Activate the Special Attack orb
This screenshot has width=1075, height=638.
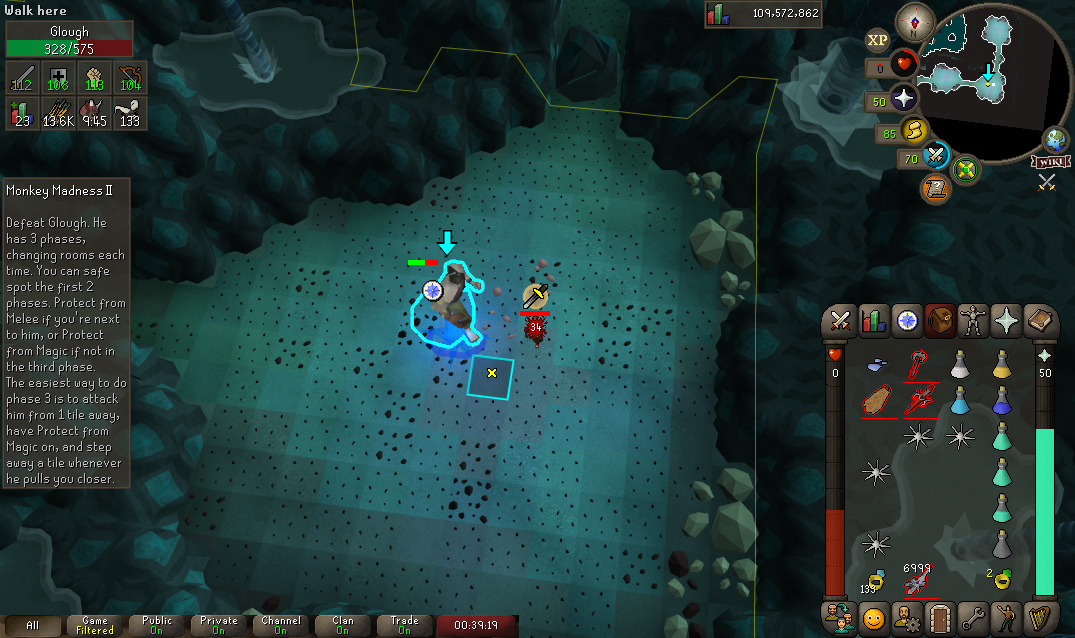(936, 157)
